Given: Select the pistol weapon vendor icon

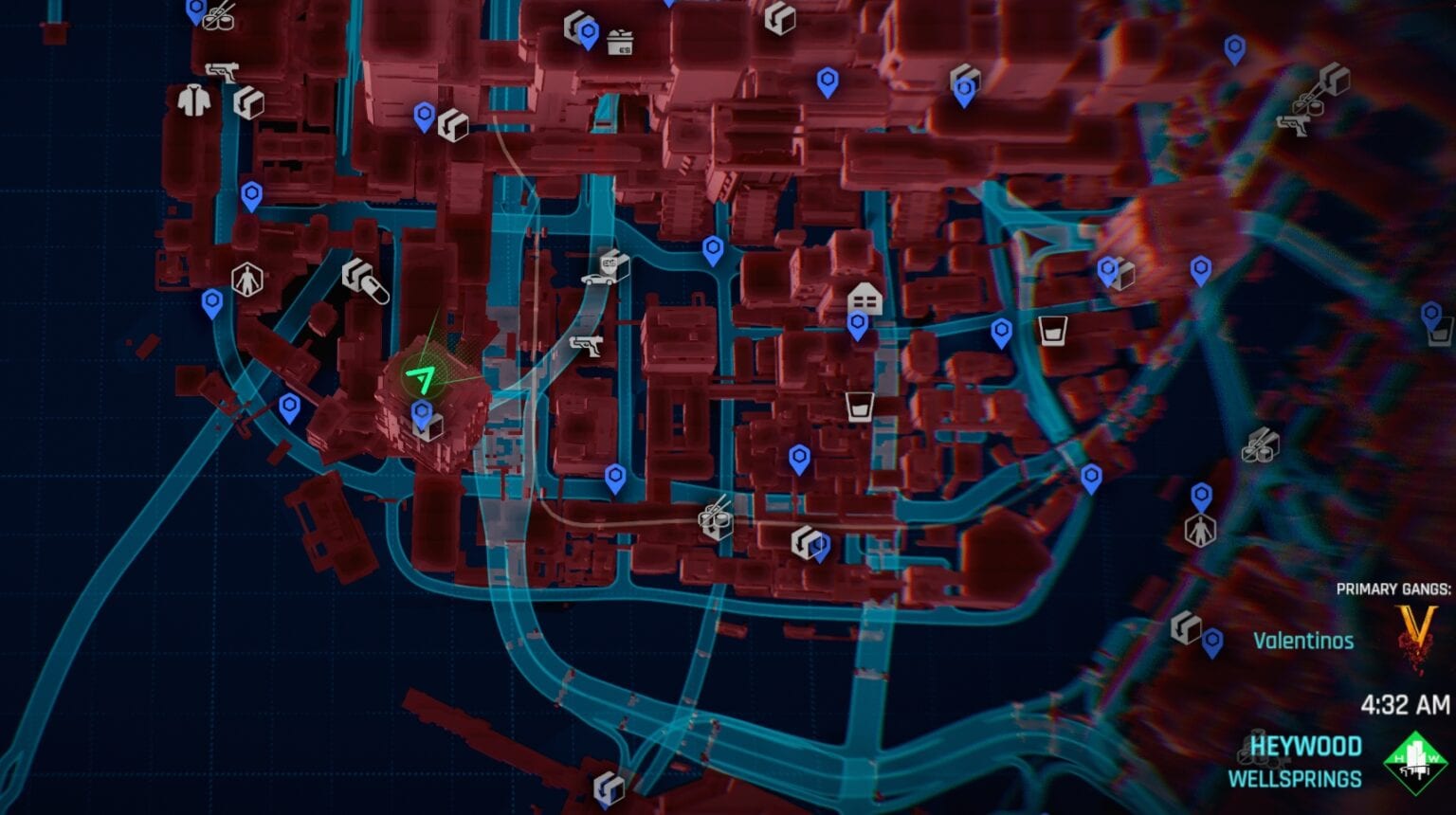Looking at the screenshot, I should pos(588,344).
